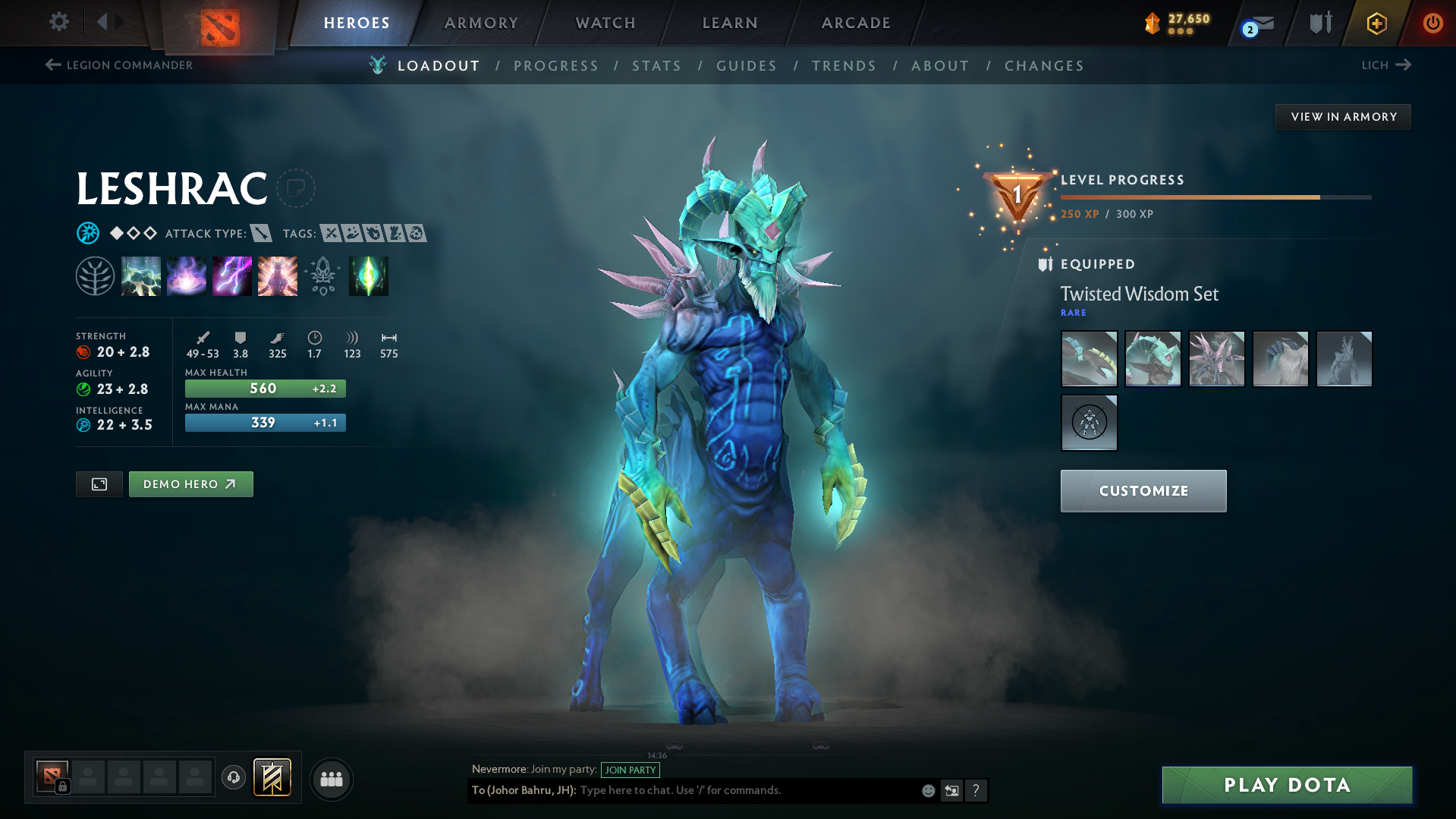Focus the chat text input box
The width and height of the screenshot is (1456, 819).
[x=747, y=790]
